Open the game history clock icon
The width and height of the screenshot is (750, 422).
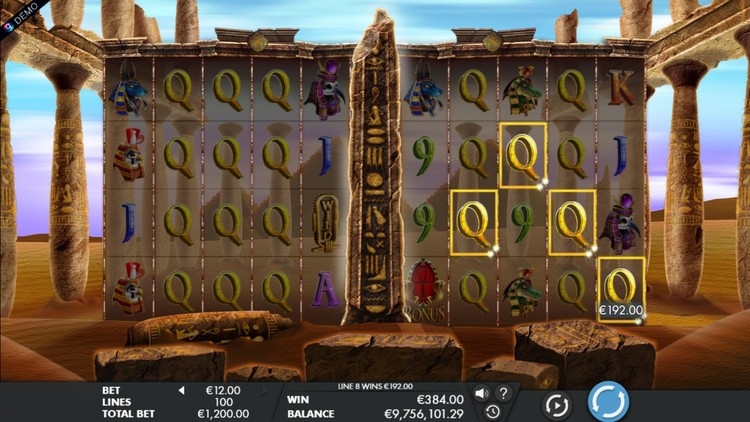[492, 411]
